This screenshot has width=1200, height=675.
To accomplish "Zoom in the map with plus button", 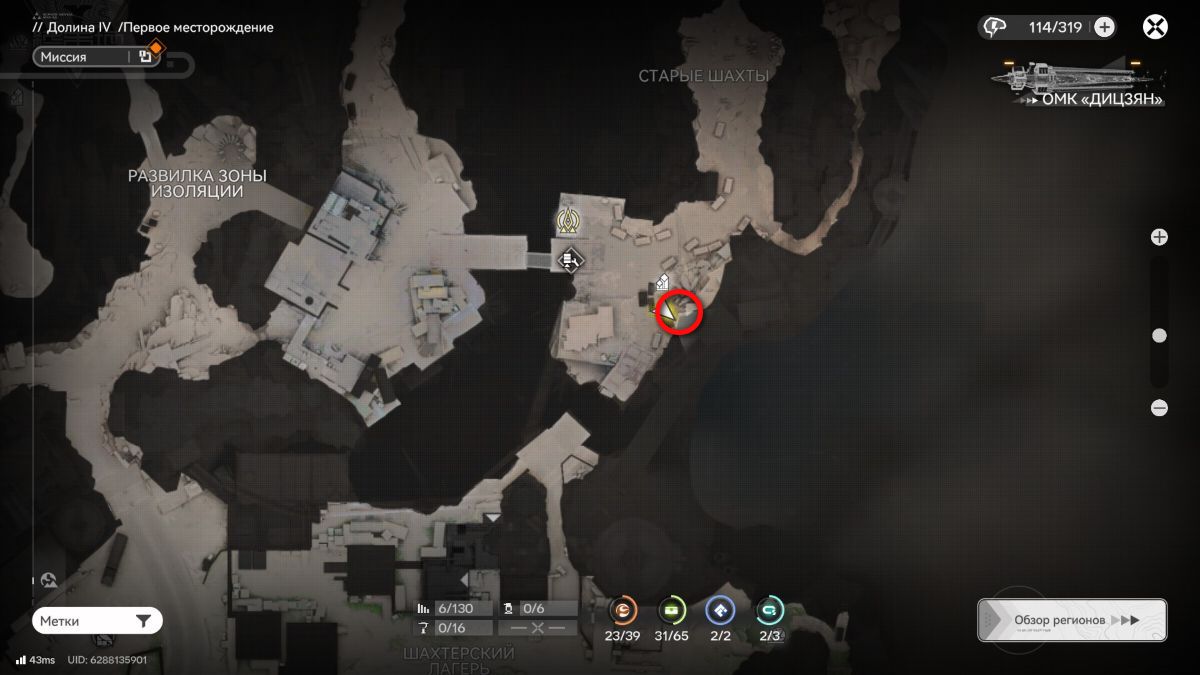I will point(1159,237).
